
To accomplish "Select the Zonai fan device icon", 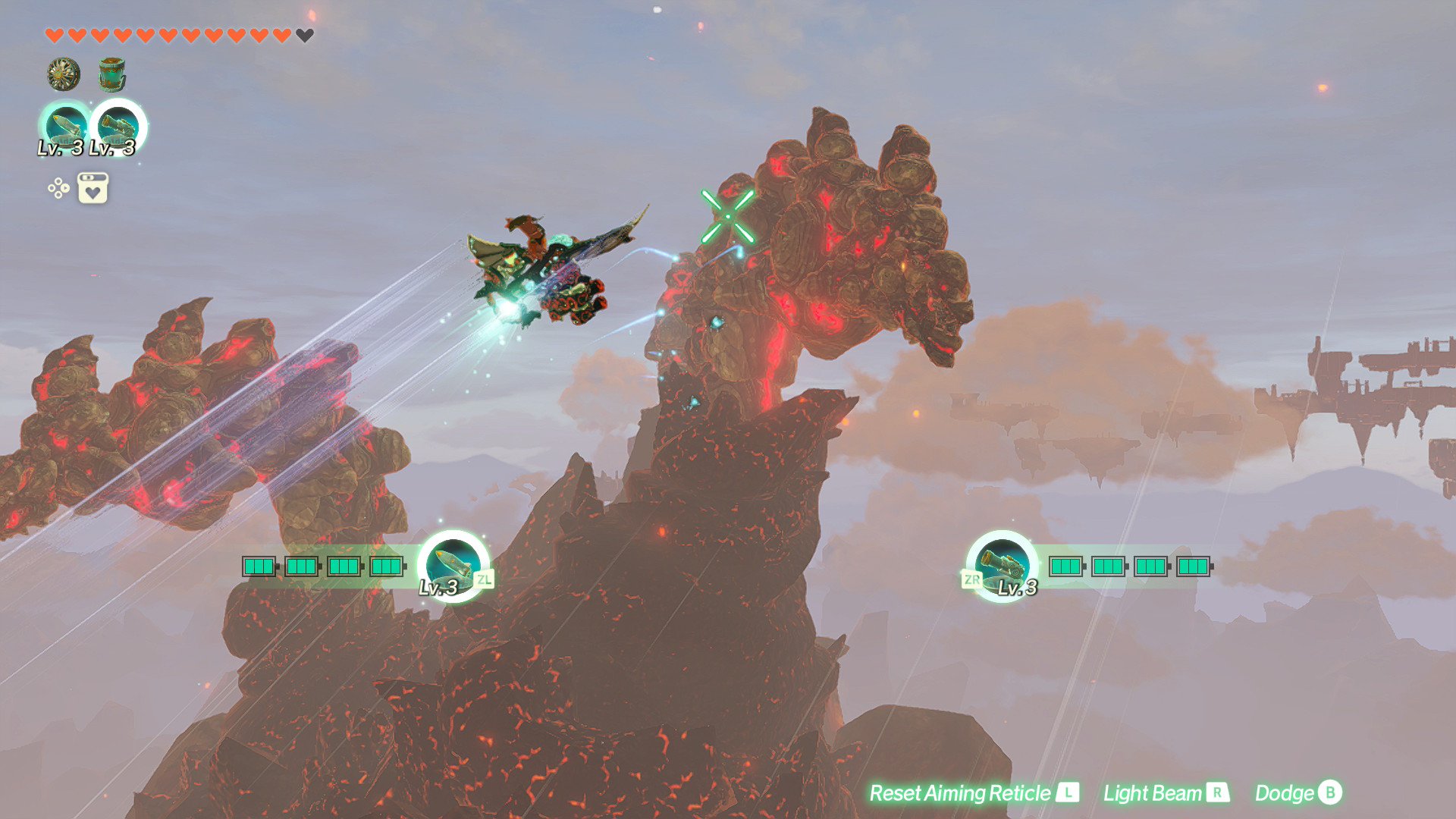I will (64, 74).
